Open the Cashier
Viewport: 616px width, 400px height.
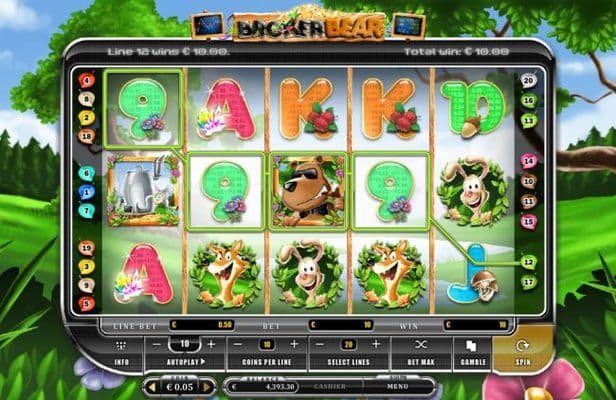pyautogui.click(x=332, y=386)
